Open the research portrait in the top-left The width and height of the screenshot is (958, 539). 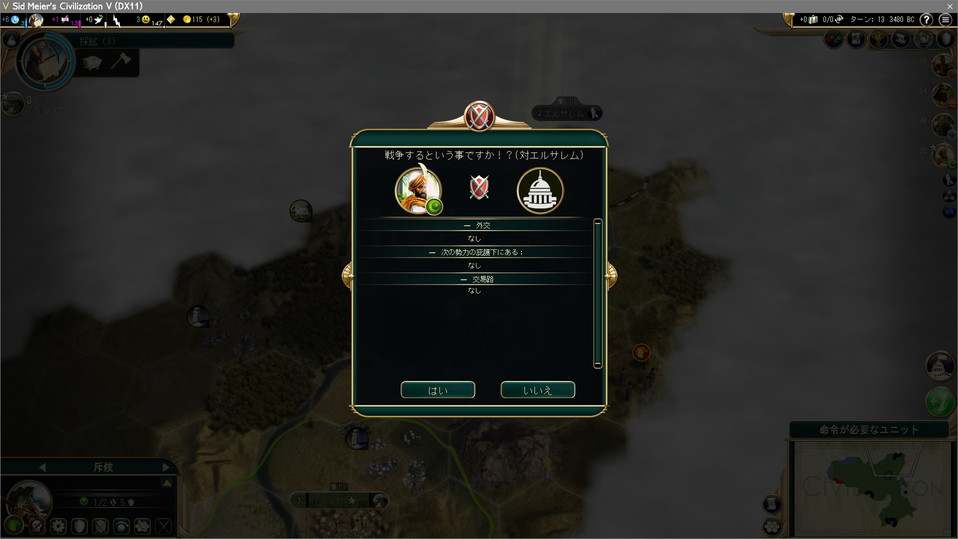point(46,62)
